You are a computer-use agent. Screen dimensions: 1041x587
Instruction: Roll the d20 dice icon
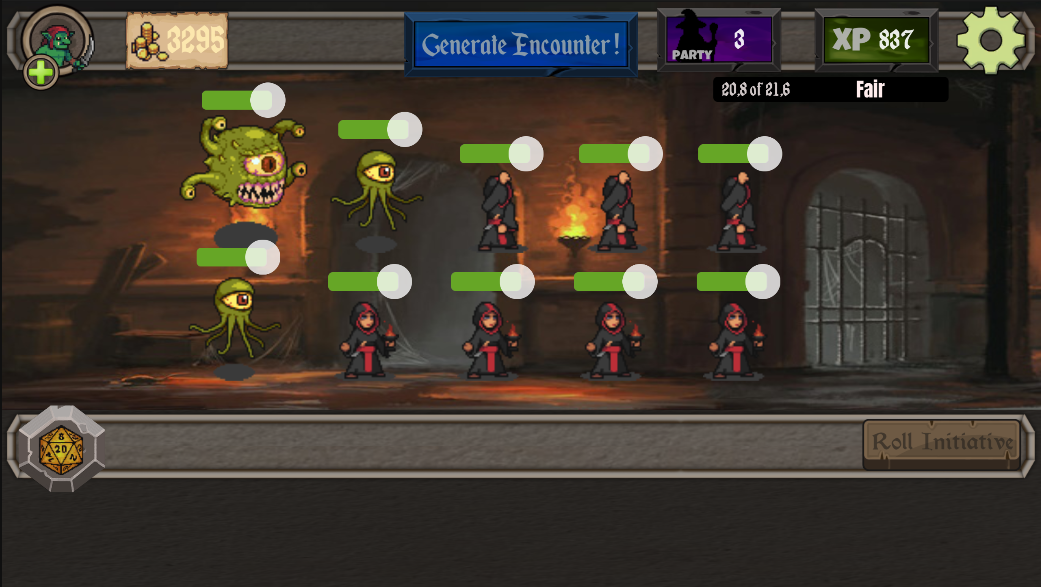61,448
